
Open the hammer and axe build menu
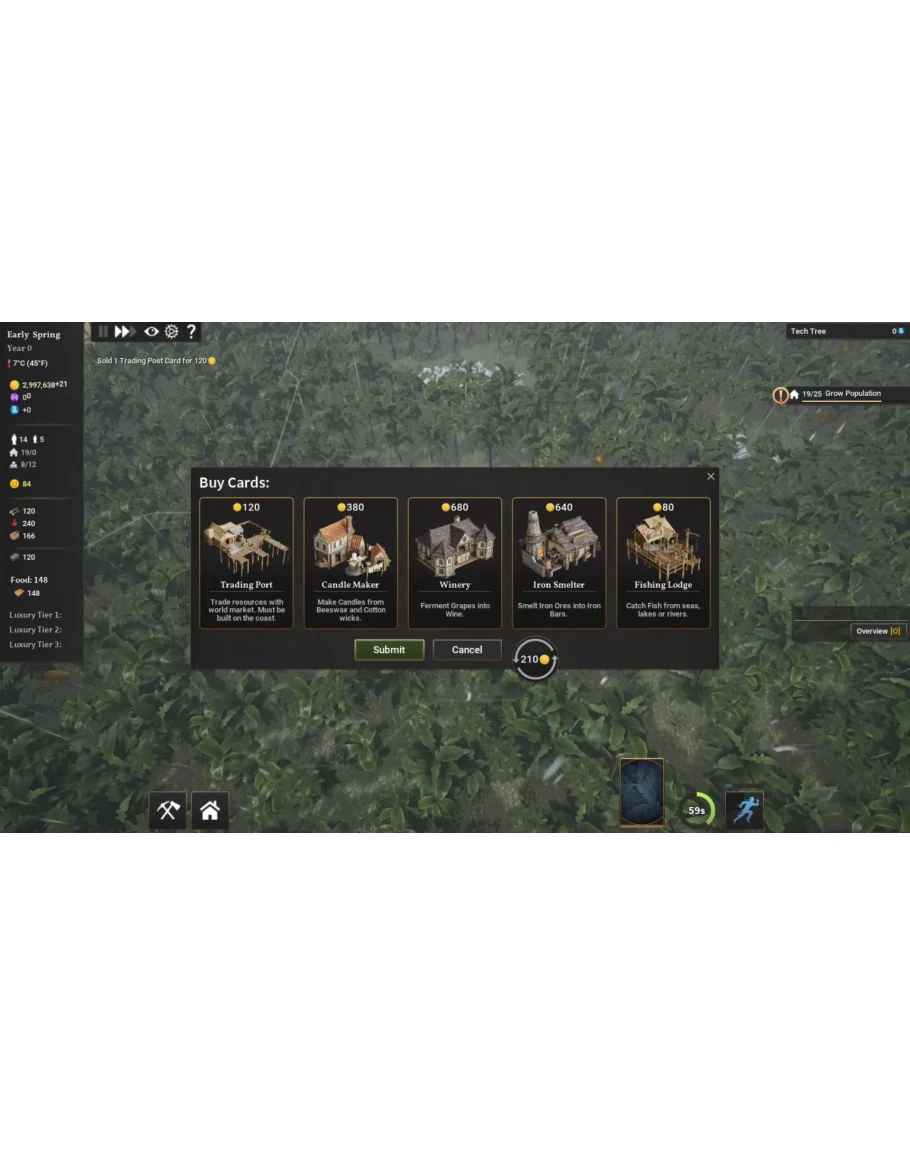tap(168, 811)
